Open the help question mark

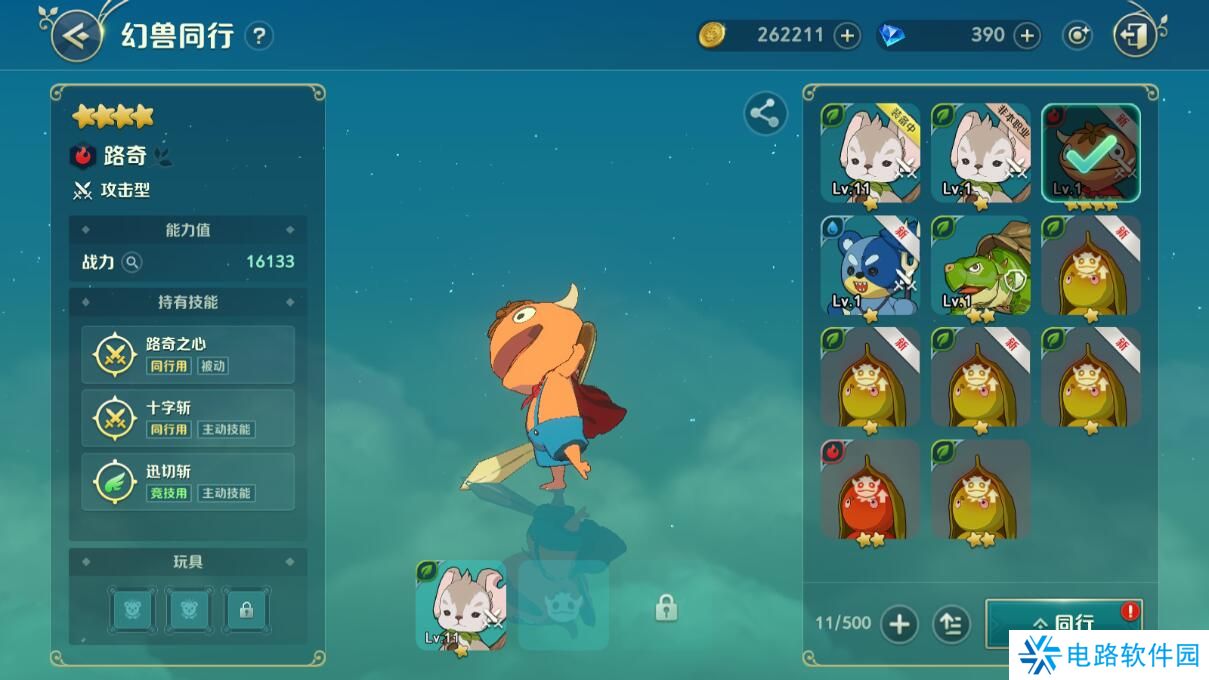pyautogui.click(x=259, y=36)
